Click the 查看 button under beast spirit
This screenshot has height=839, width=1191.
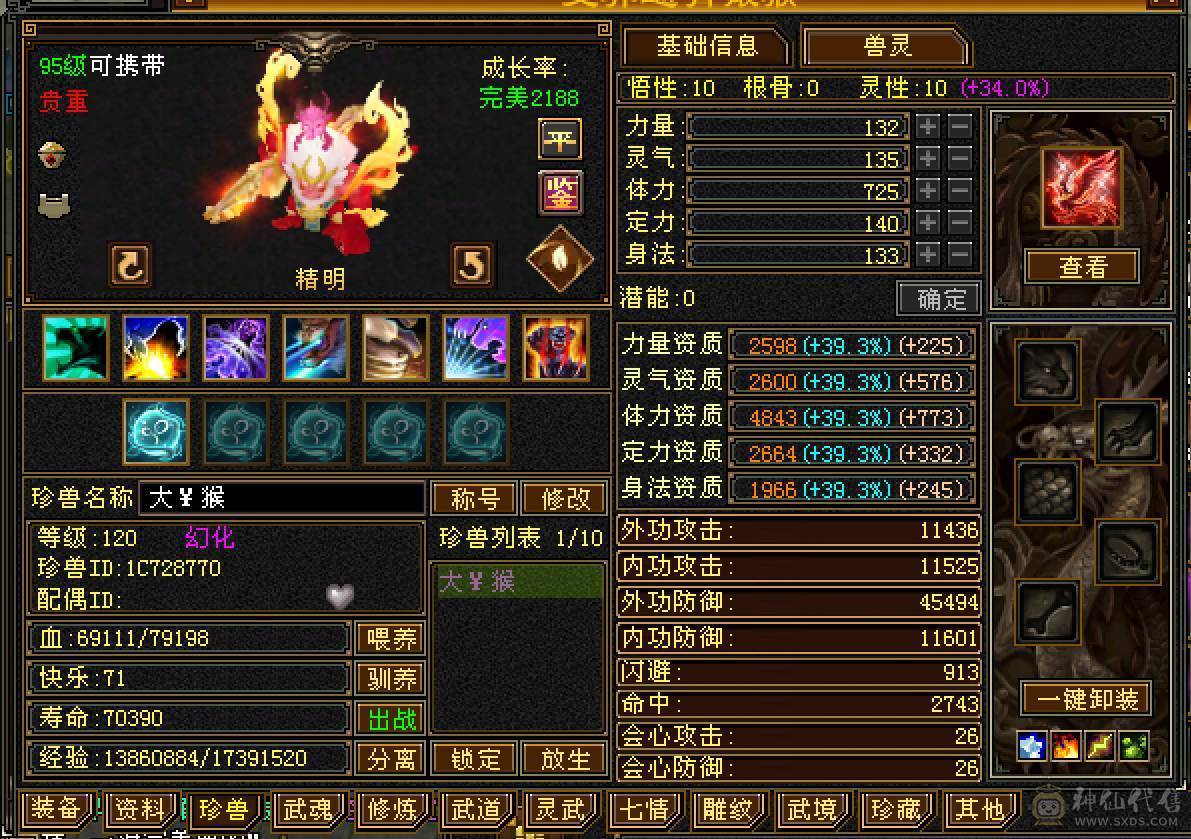1082,267
